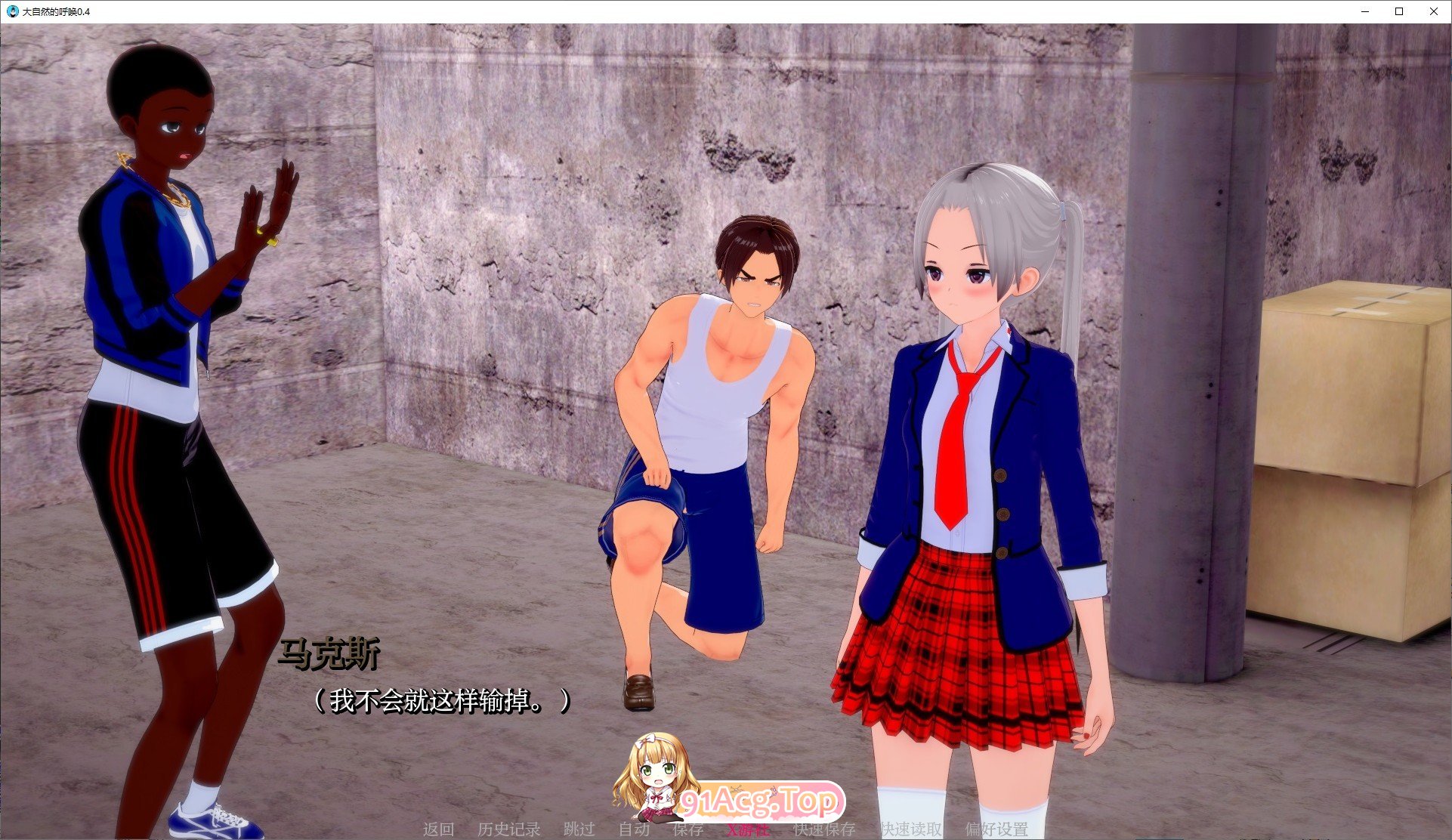Open the 保存 (Save) screen

pyautogui.click(x=688, y=829)
